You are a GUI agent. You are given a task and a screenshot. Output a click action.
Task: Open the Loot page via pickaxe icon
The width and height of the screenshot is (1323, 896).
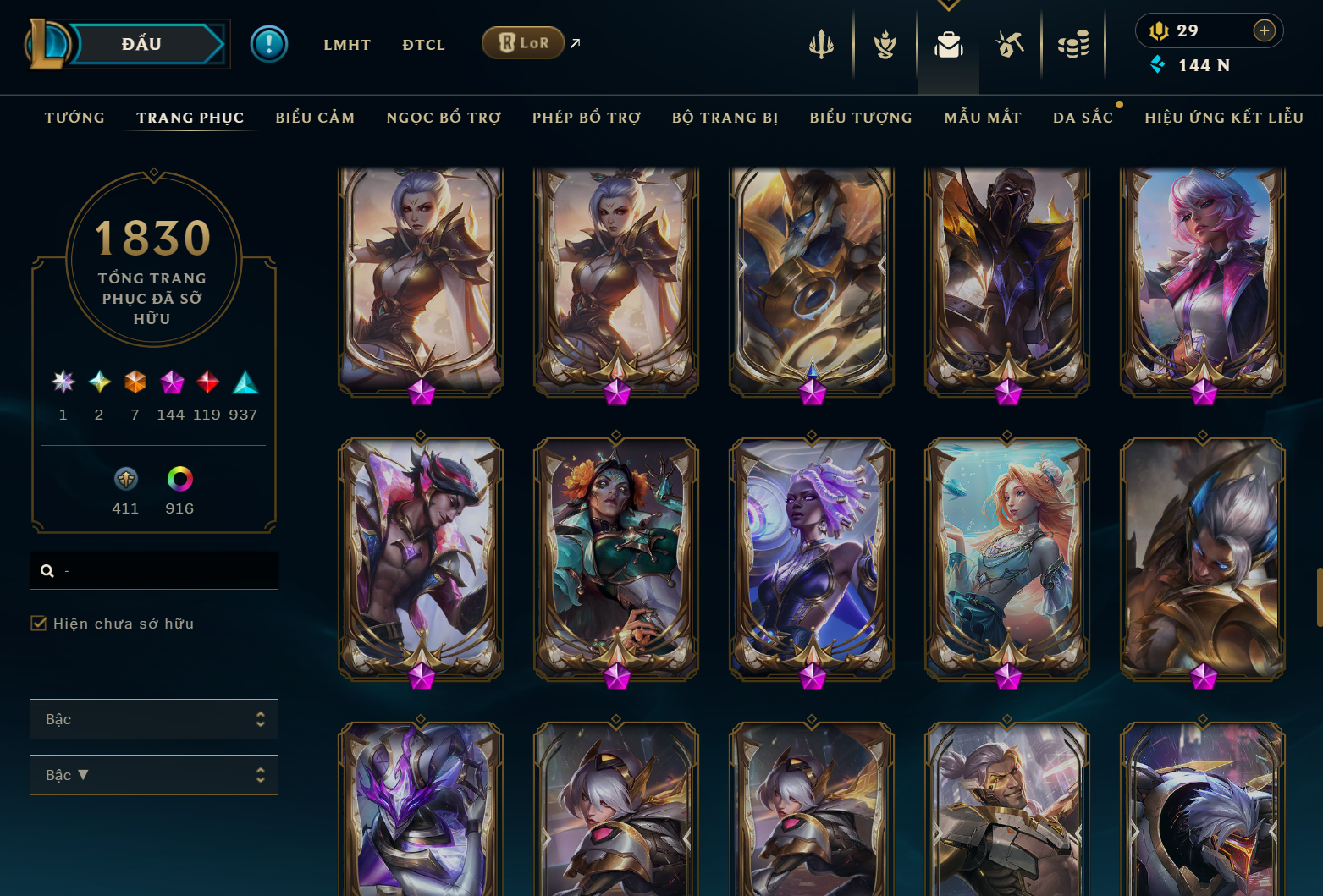coord(1009,44)
